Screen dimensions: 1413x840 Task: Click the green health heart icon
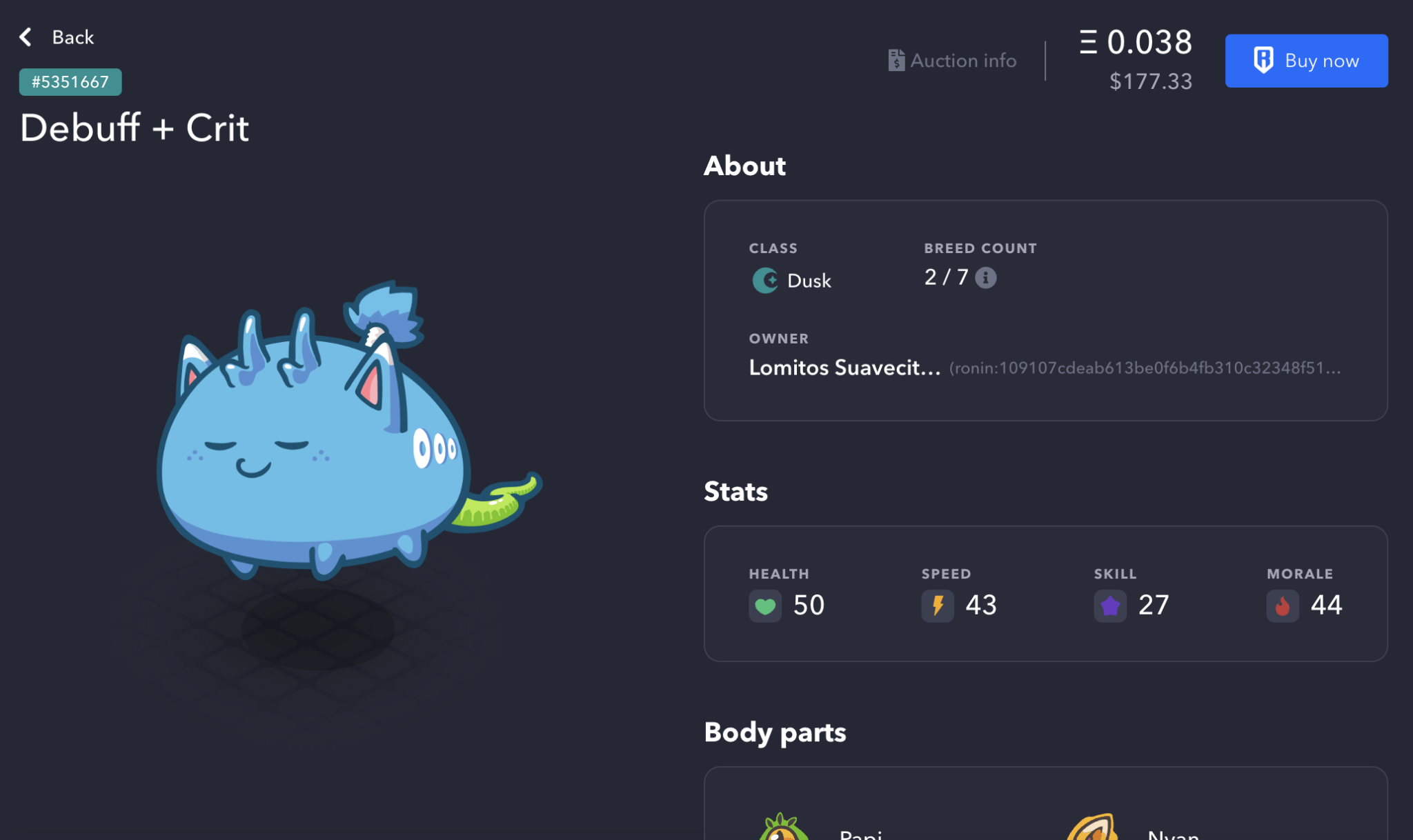click(764, 606)
